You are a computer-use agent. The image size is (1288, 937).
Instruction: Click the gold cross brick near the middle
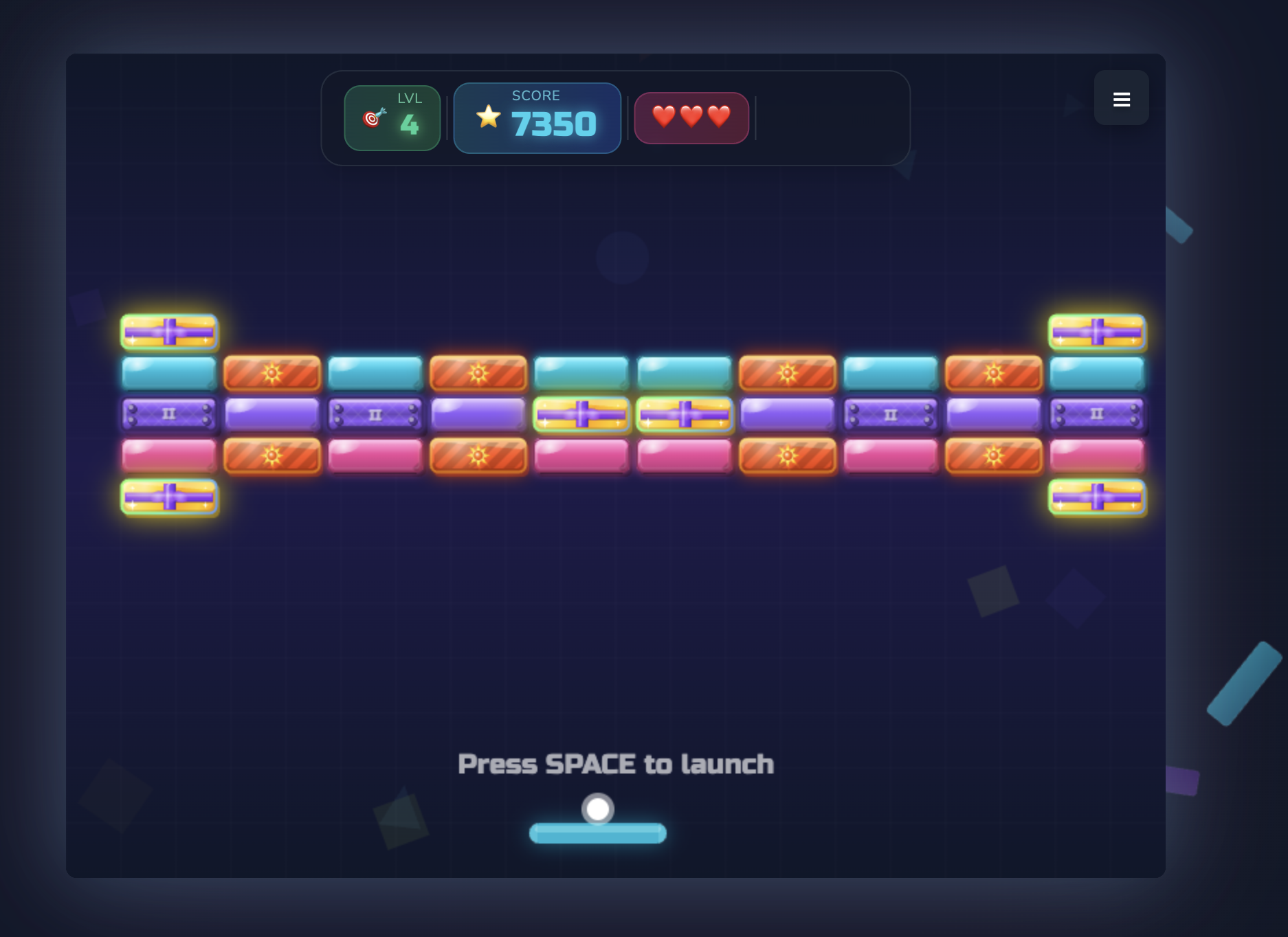(581, 414)
